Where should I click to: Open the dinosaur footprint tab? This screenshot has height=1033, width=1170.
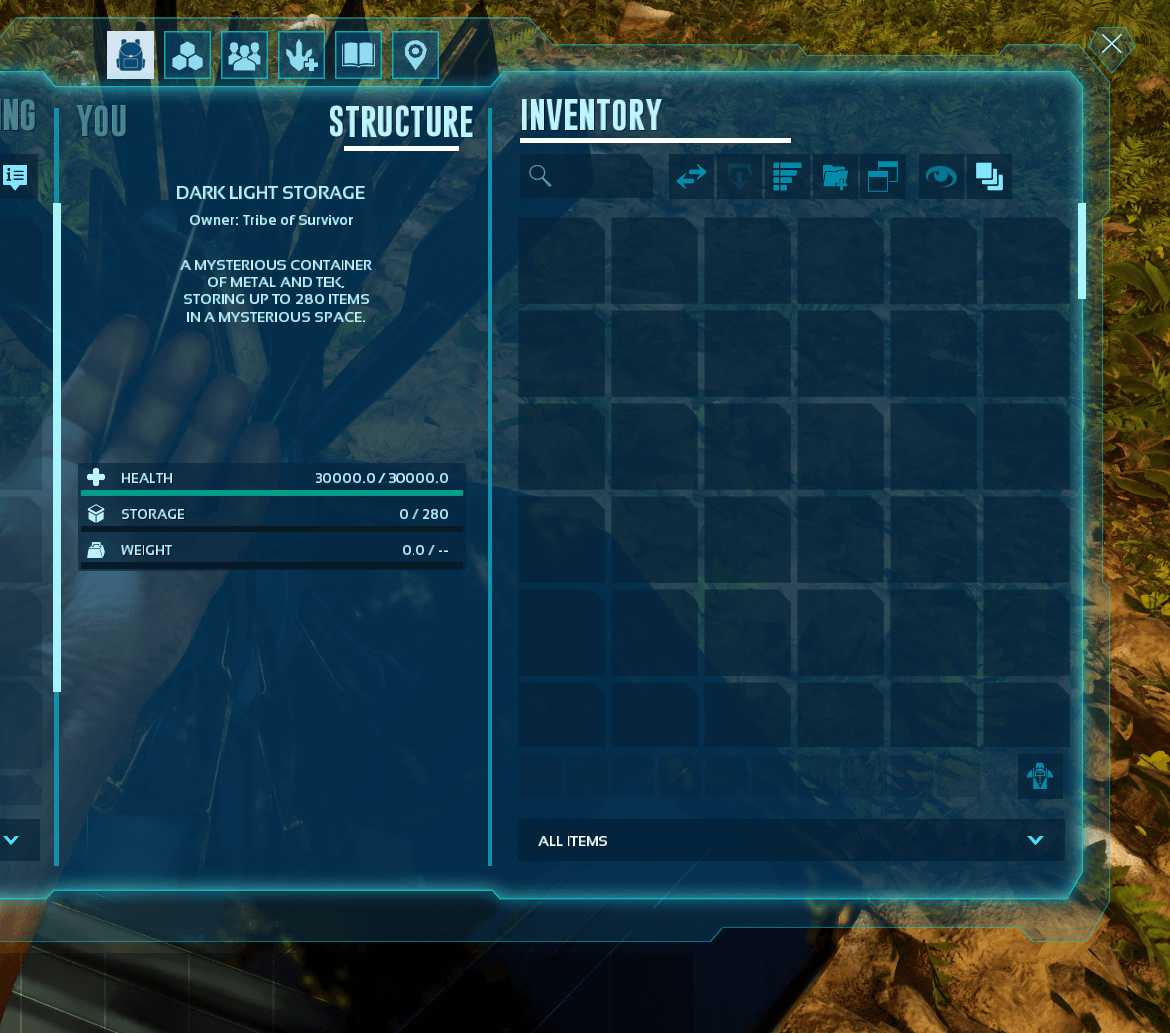pos(301,55)
